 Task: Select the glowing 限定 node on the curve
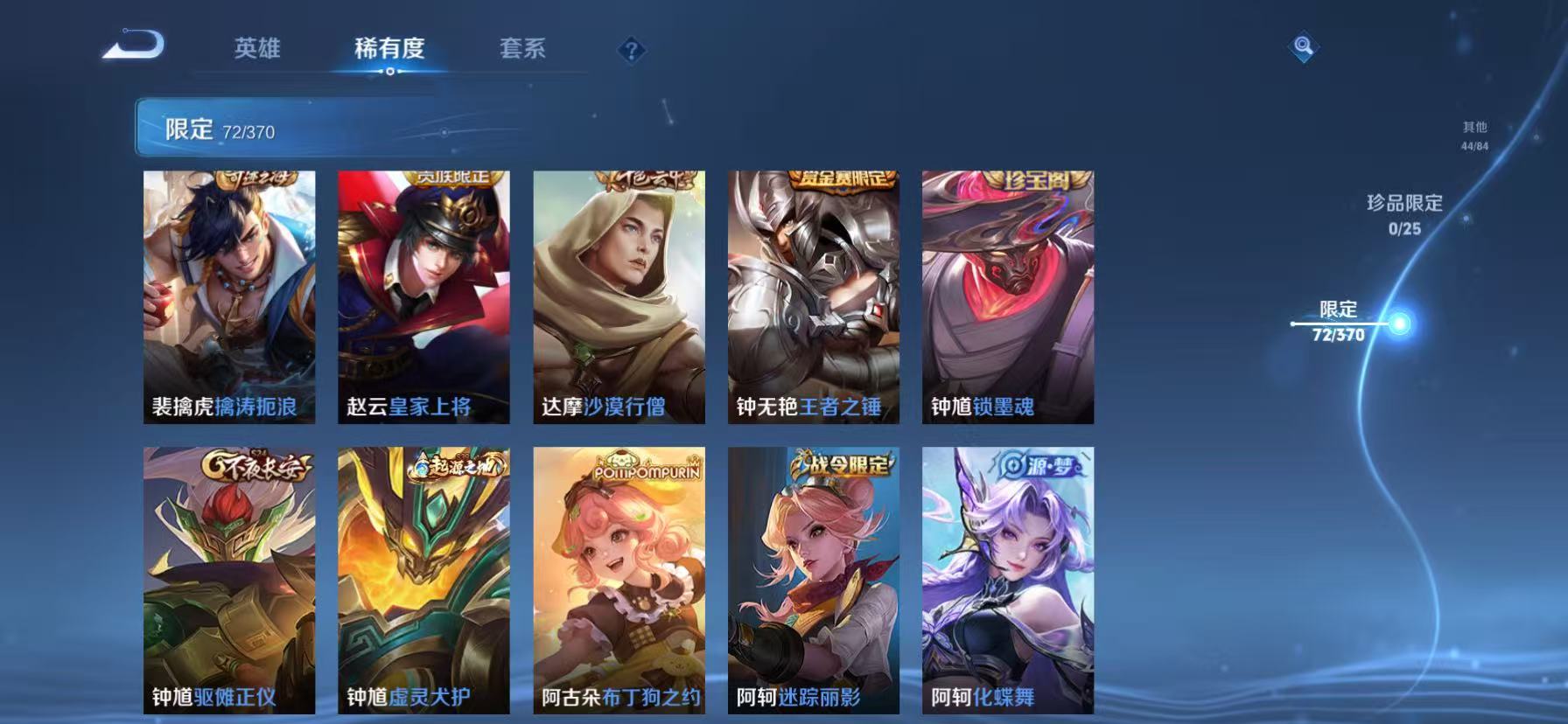click(1400, 325)
